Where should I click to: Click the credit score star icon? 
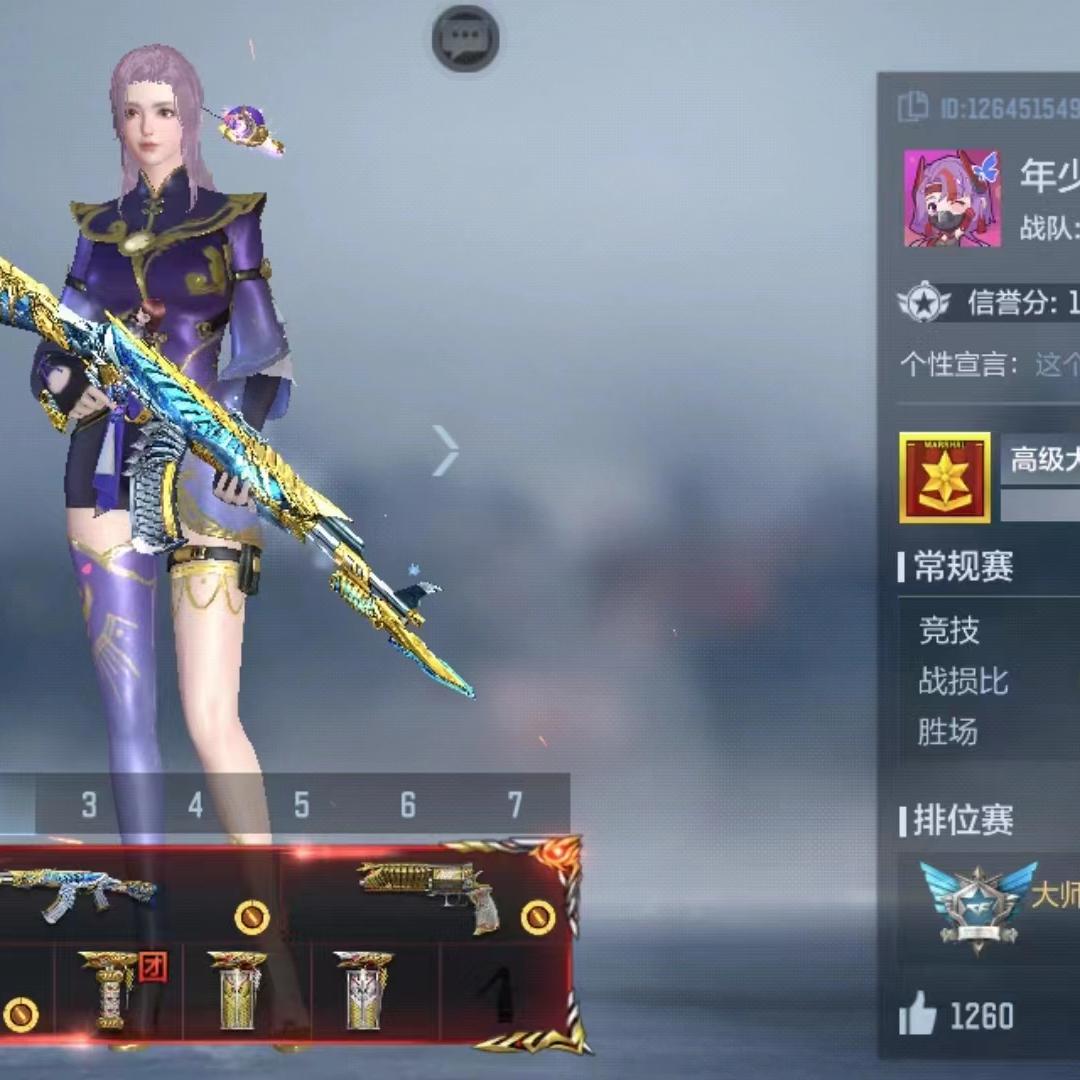[923, 302]
